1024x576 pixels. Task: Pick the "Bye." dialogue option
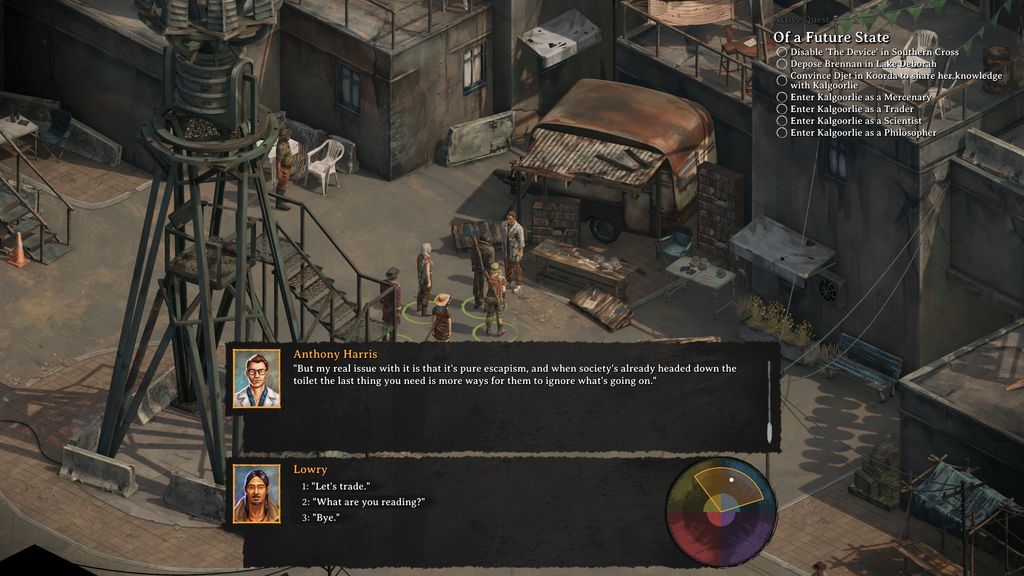coord(325,518)
